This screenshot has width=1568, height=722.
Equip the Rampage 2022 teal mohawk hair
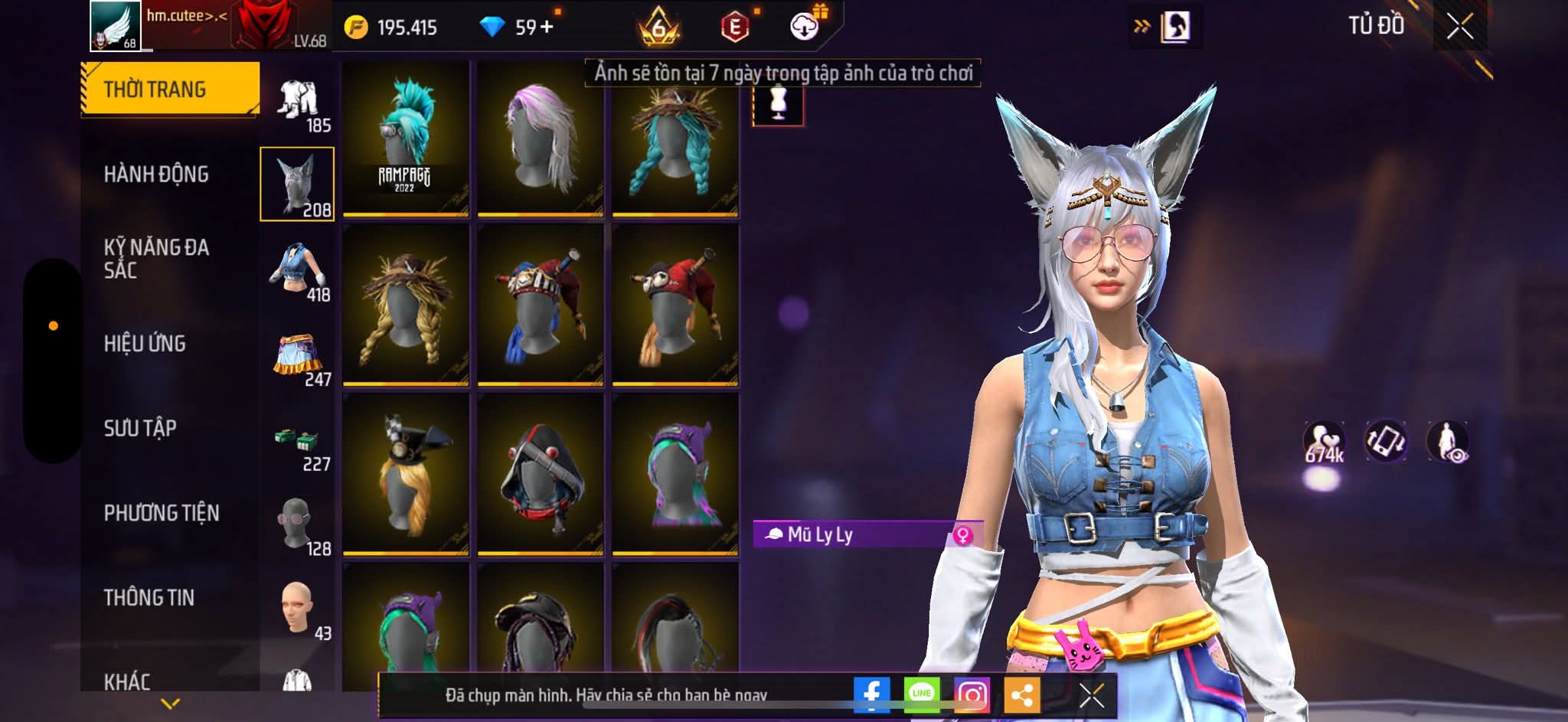click(405, 138)
